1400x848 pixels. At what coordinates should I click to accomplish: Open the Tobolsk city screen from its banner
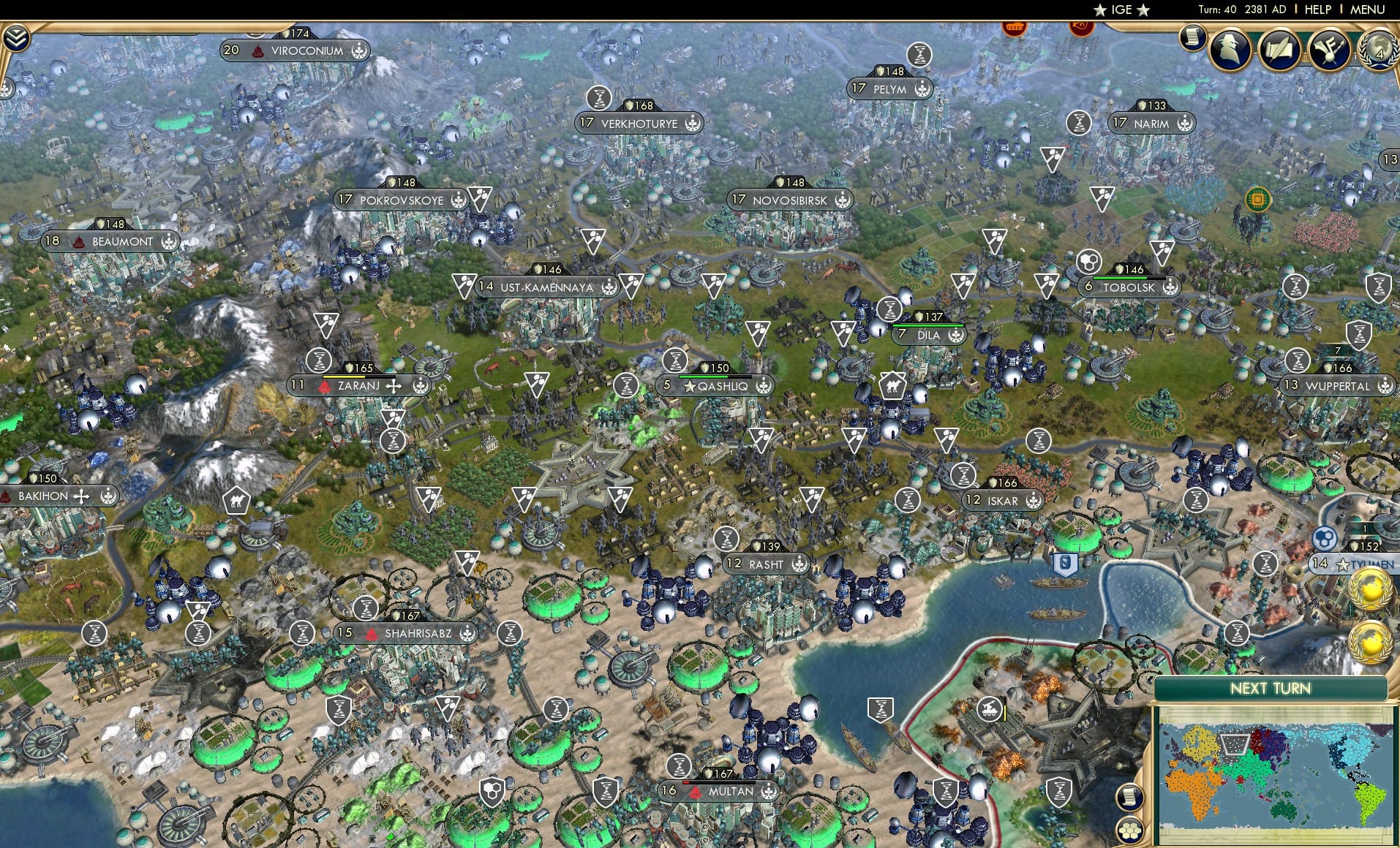1130,287
